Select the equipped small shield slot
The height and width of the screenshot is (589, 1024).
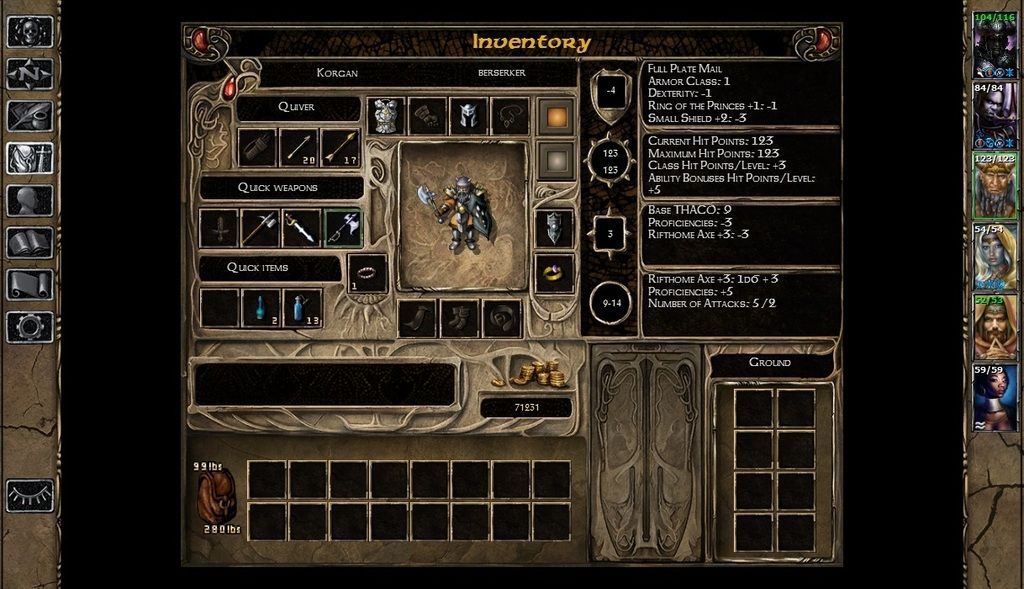pos(554,228)
